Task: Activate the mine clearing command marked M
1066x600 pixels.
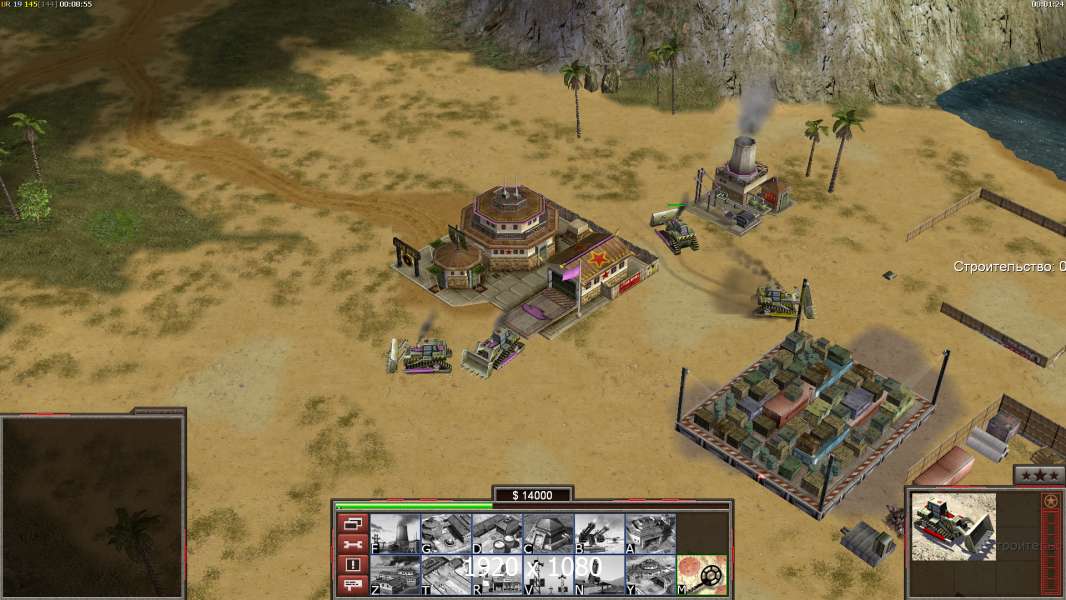Action: pyautogui.click(x=701, y=575)
